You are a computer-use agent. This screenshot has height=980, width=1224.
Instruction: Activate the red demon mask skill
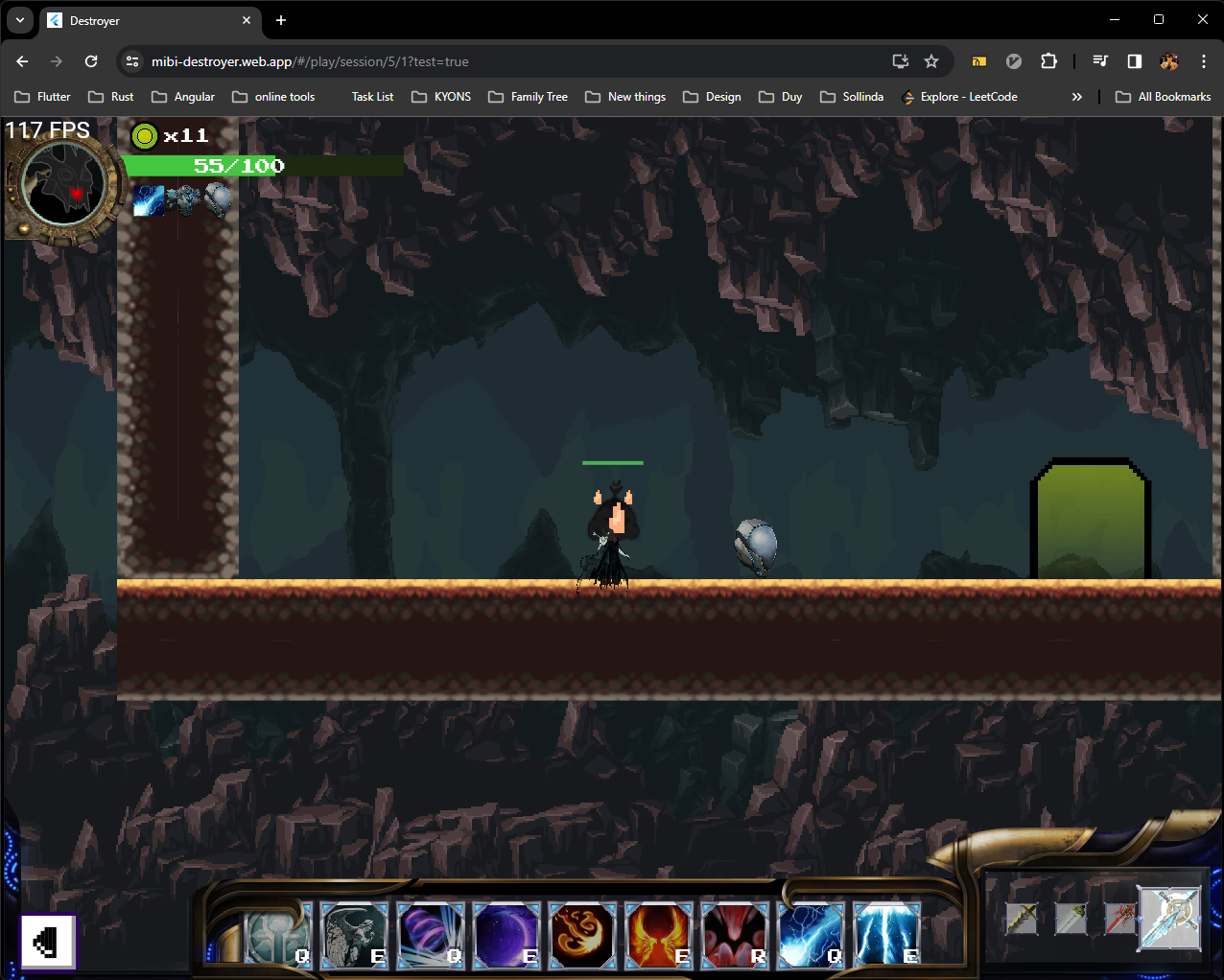click(x=735, y=934)
